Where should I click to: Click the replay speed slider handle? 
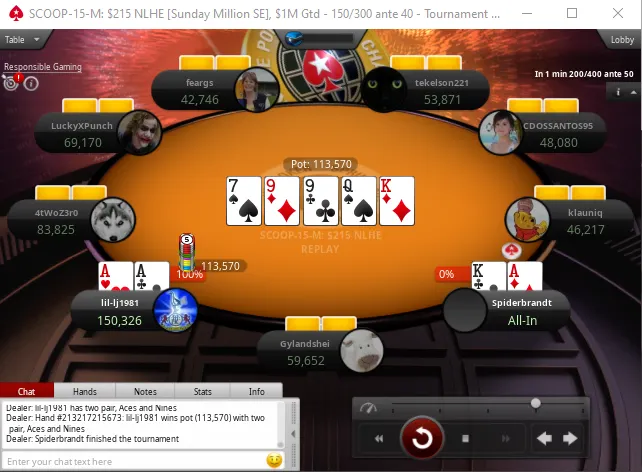coord(536,403)
